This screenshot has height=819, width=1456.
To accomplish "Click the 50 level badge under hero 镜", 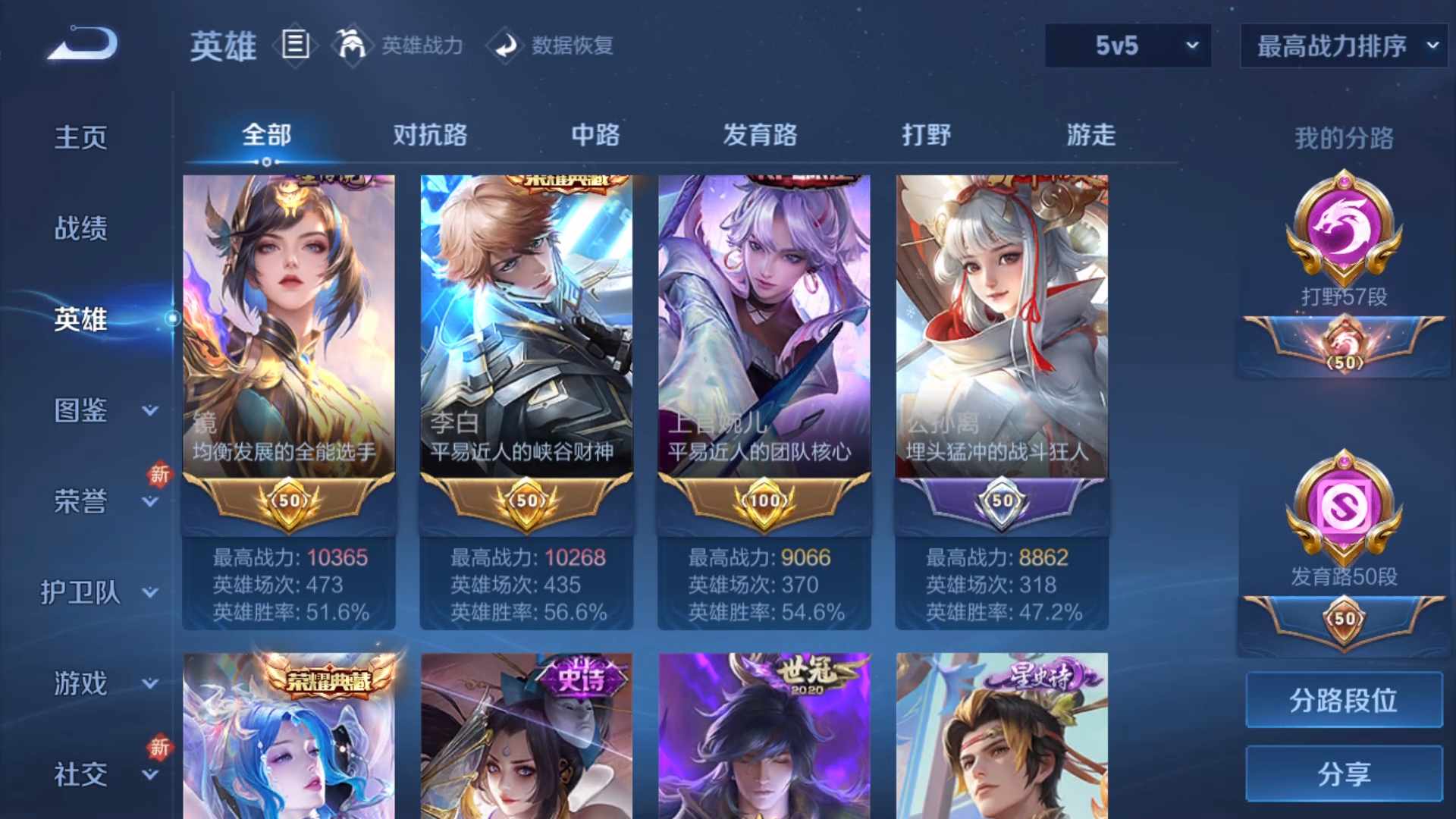I will (x=289, y=502).
